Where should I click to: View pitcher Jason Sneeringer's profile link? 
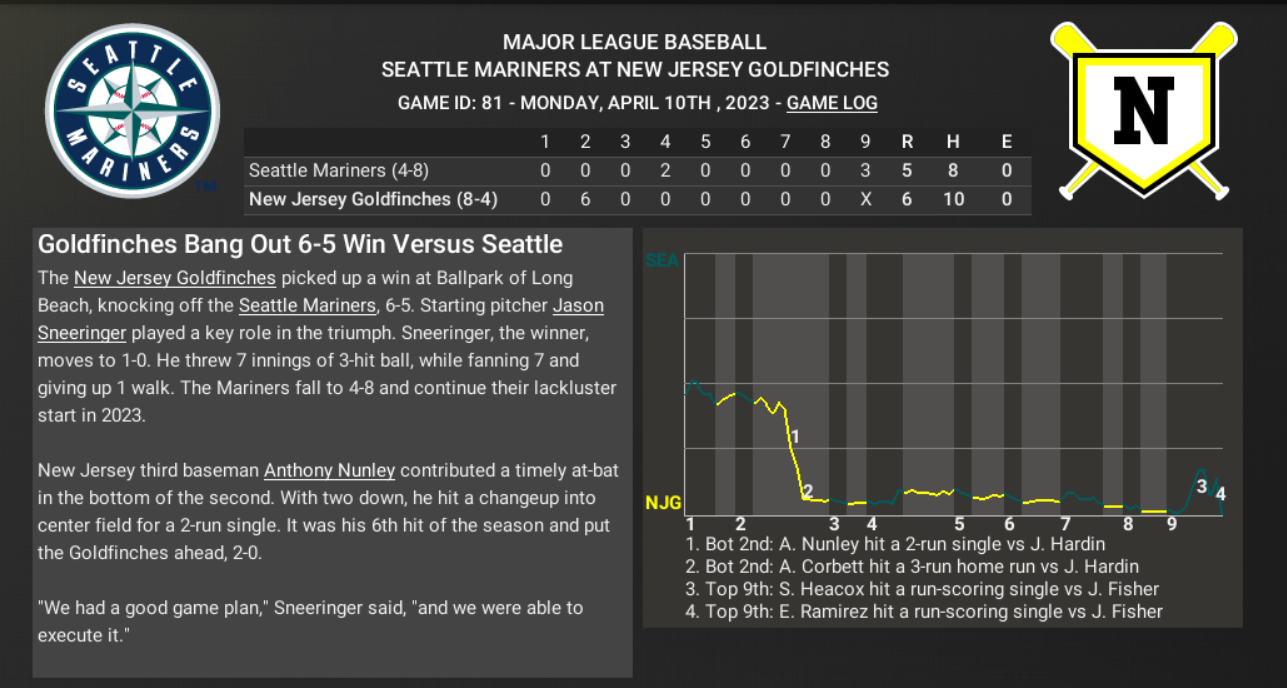[577, 305]
